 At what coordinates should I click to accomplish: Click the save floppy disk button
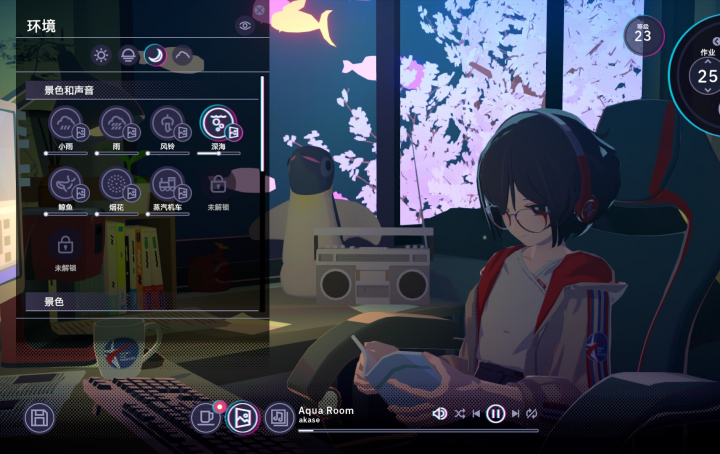click(39, 417)
